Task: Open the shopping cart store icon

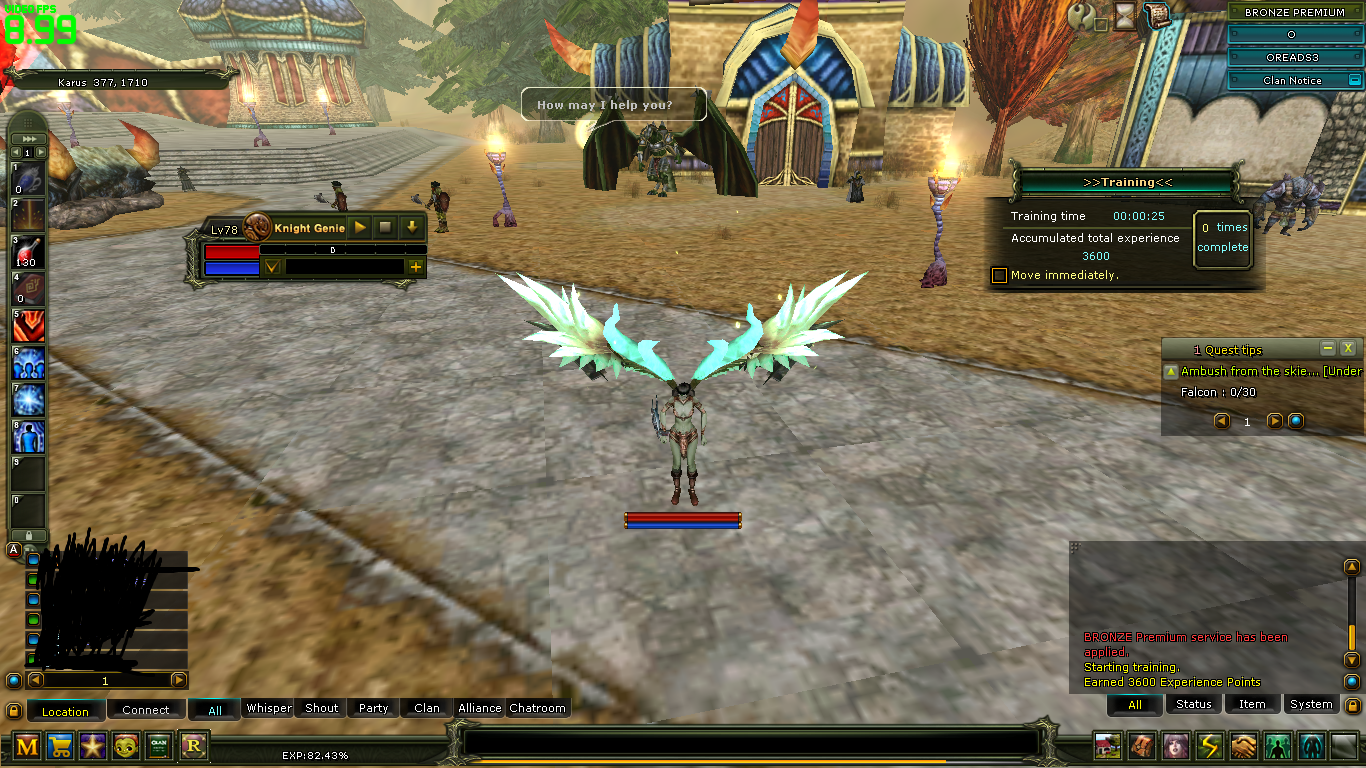Action: click(x=60, y=745)
